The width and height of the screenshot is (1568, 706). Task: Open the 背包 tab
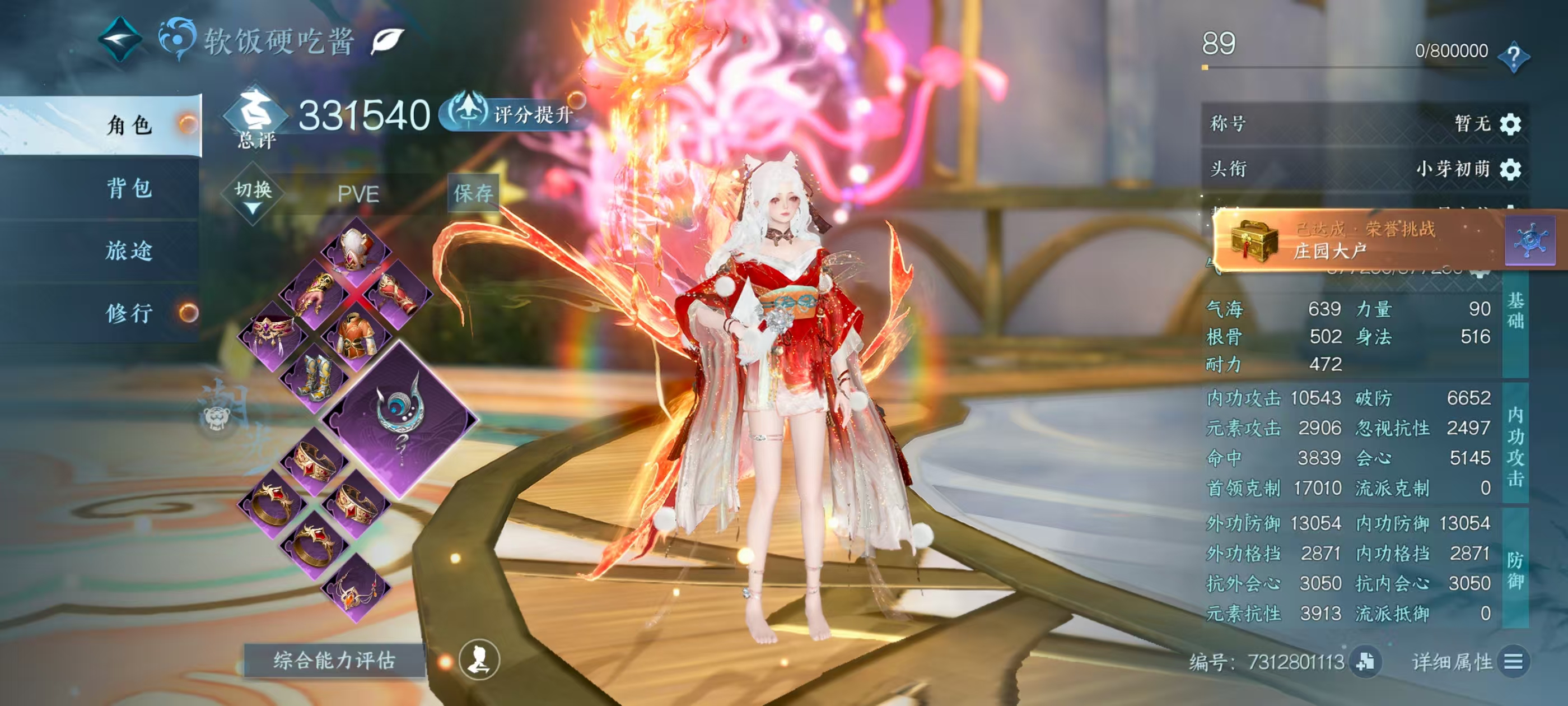pos(129,188)
